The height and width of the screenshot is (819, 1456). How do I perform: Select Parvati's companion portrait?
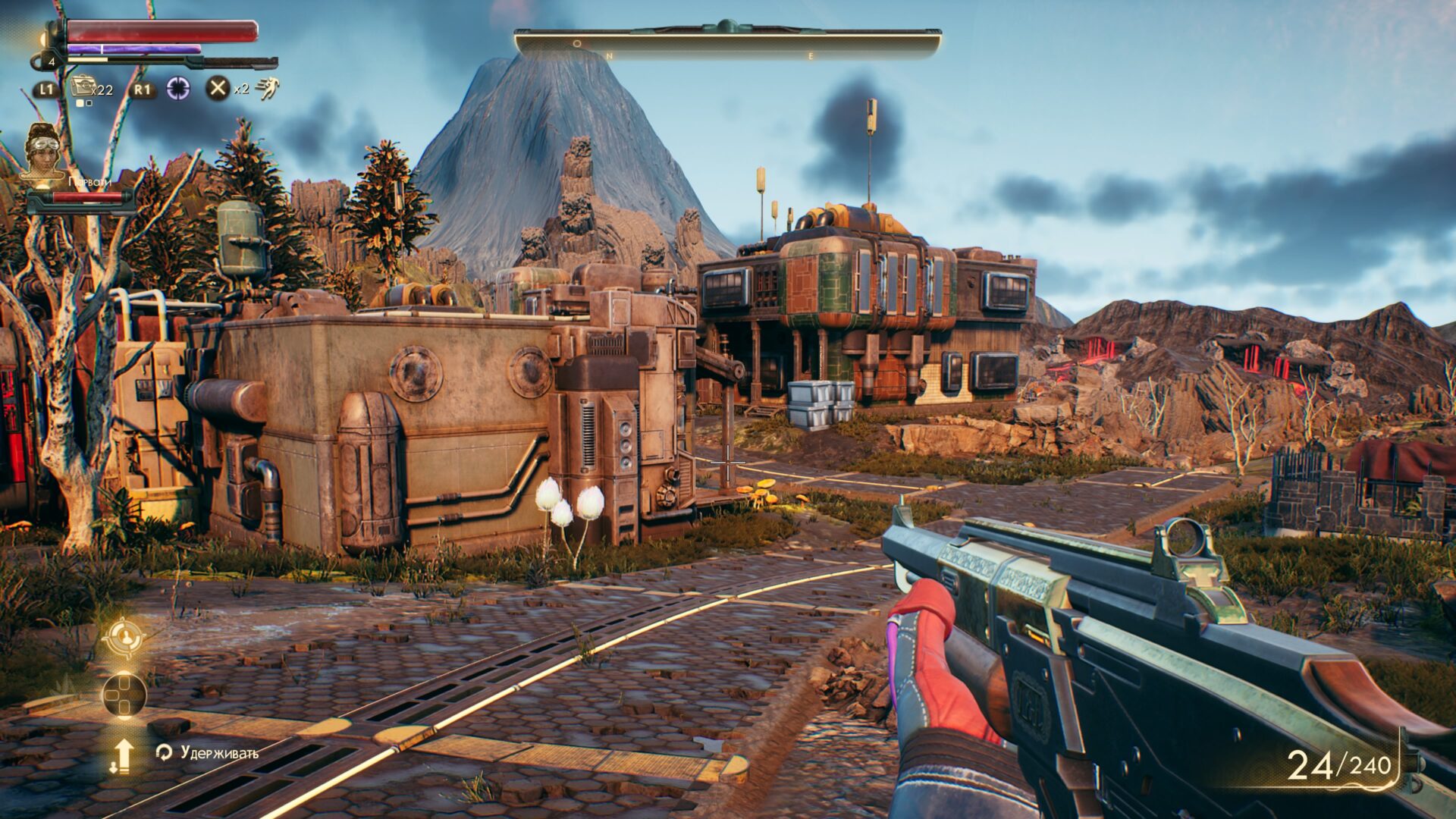pos(44,152)
